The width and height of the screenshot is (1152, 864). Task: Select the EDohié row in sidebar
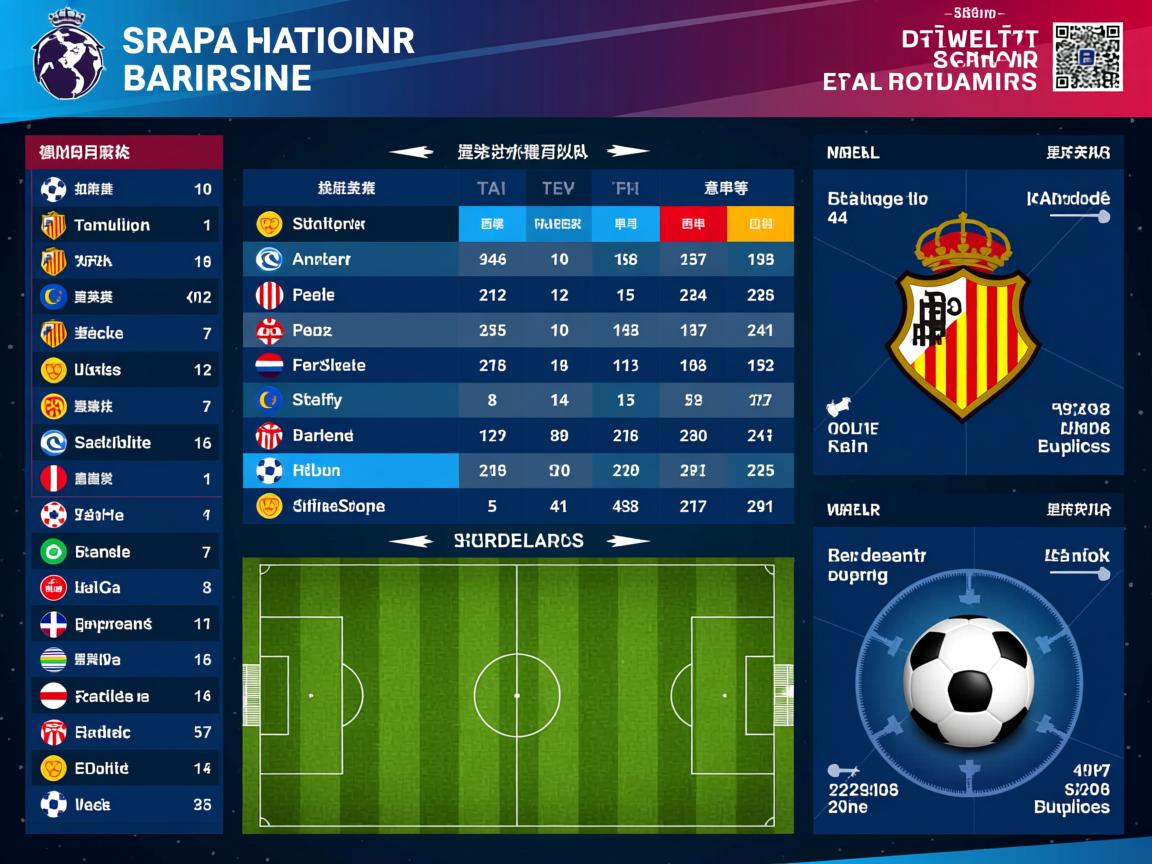point(124,769)
